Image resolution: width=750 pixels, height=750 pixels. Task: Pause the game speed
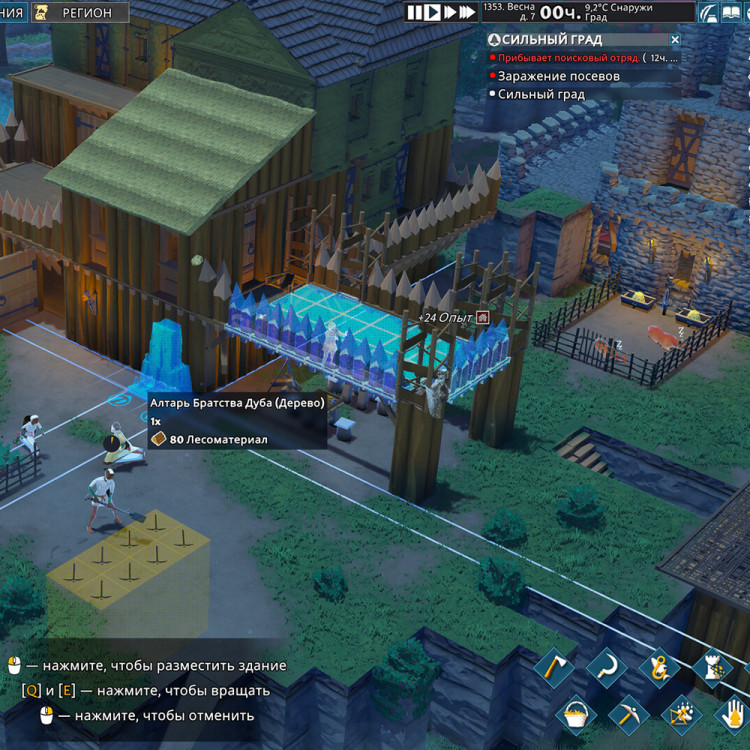point(414,12)
